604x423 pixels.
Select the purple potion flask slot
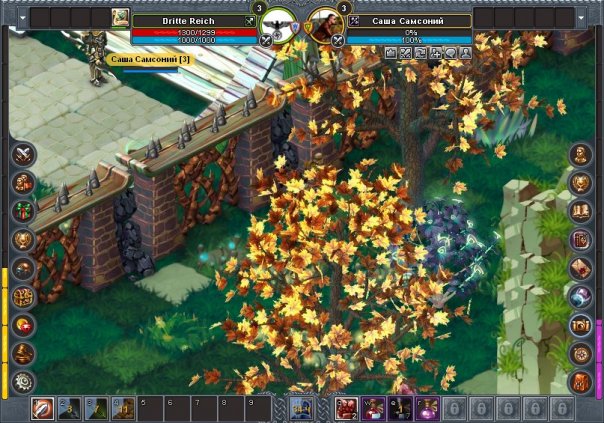(x=426, y=409)
